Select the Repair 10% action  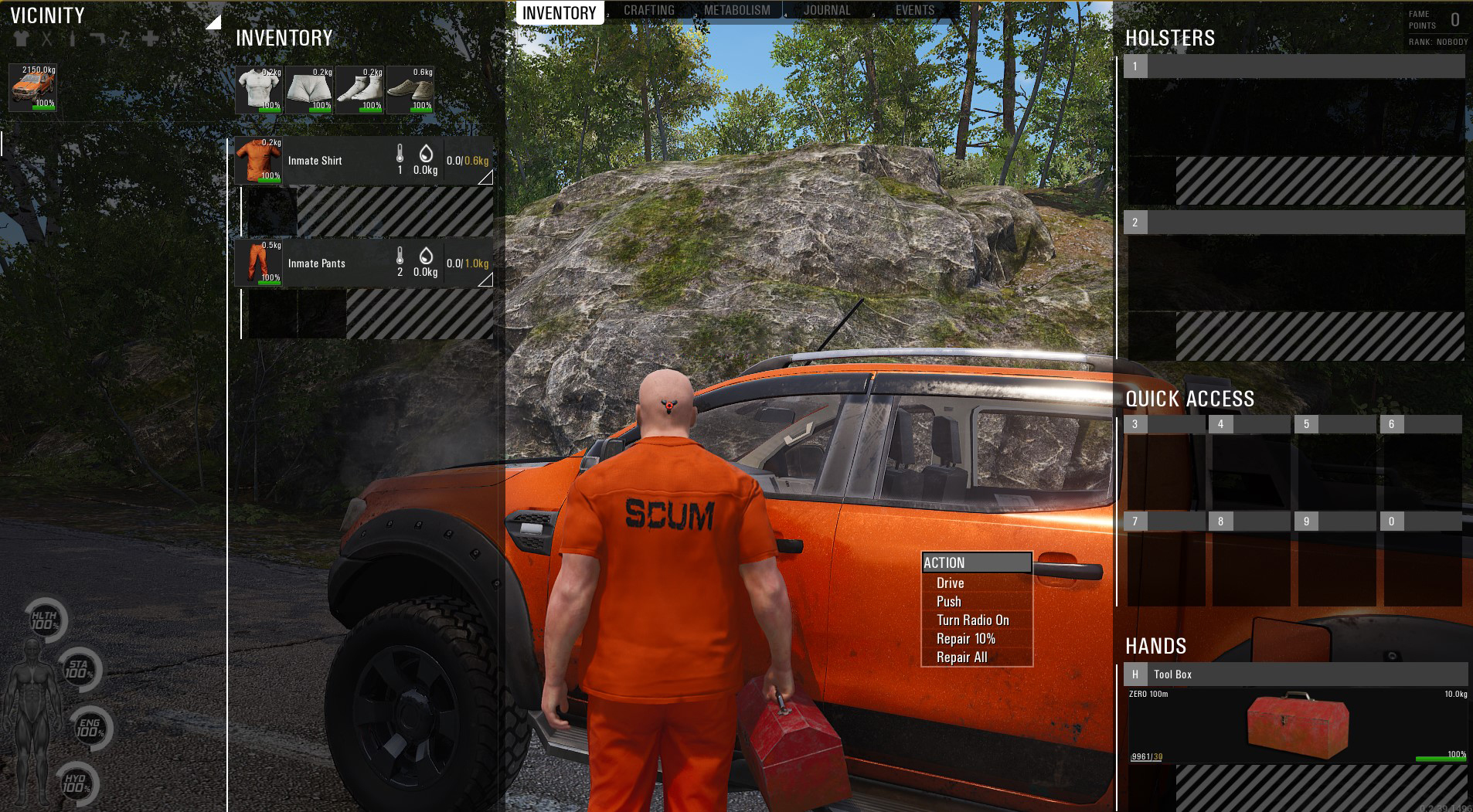[965, 639]
